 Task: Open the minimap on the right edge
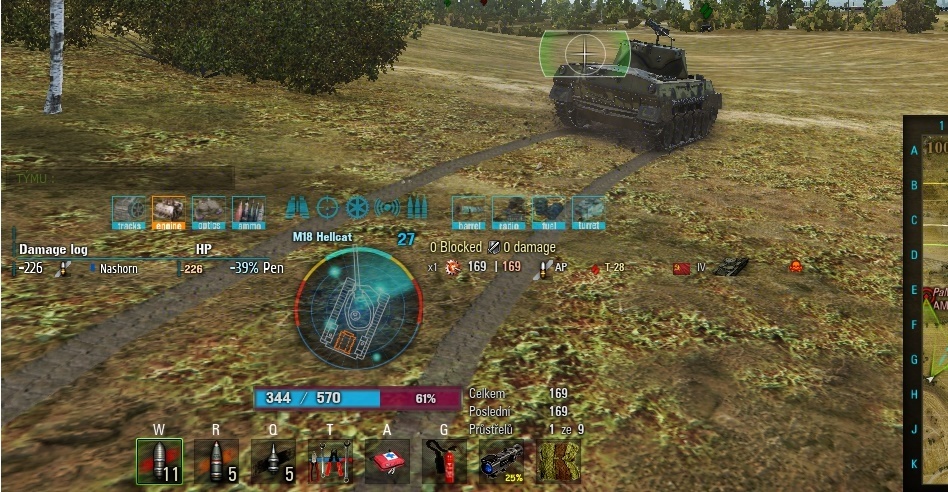coord(928,300)
